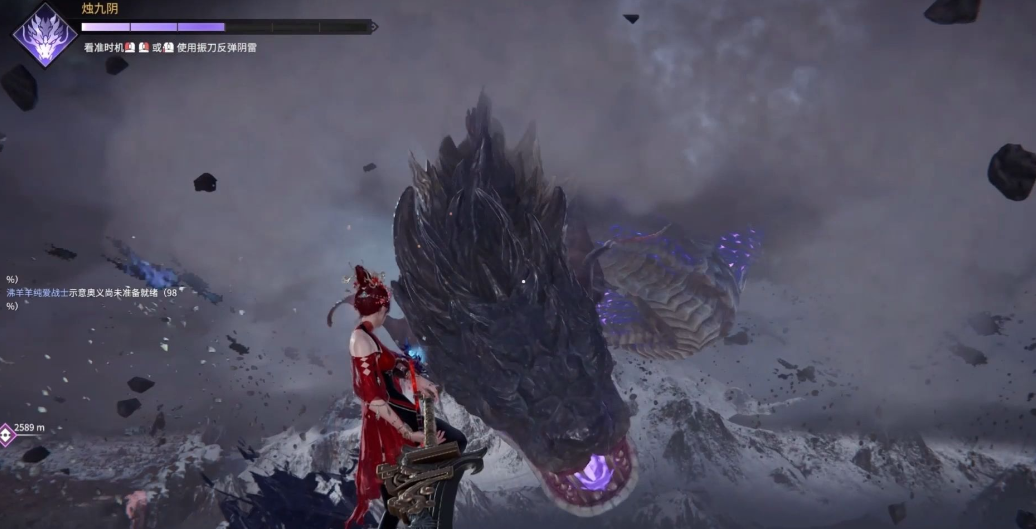Viewport: 1036px width, 529px height.
Task: Click the purple dragon boss emblem
Action: [45, 33]
